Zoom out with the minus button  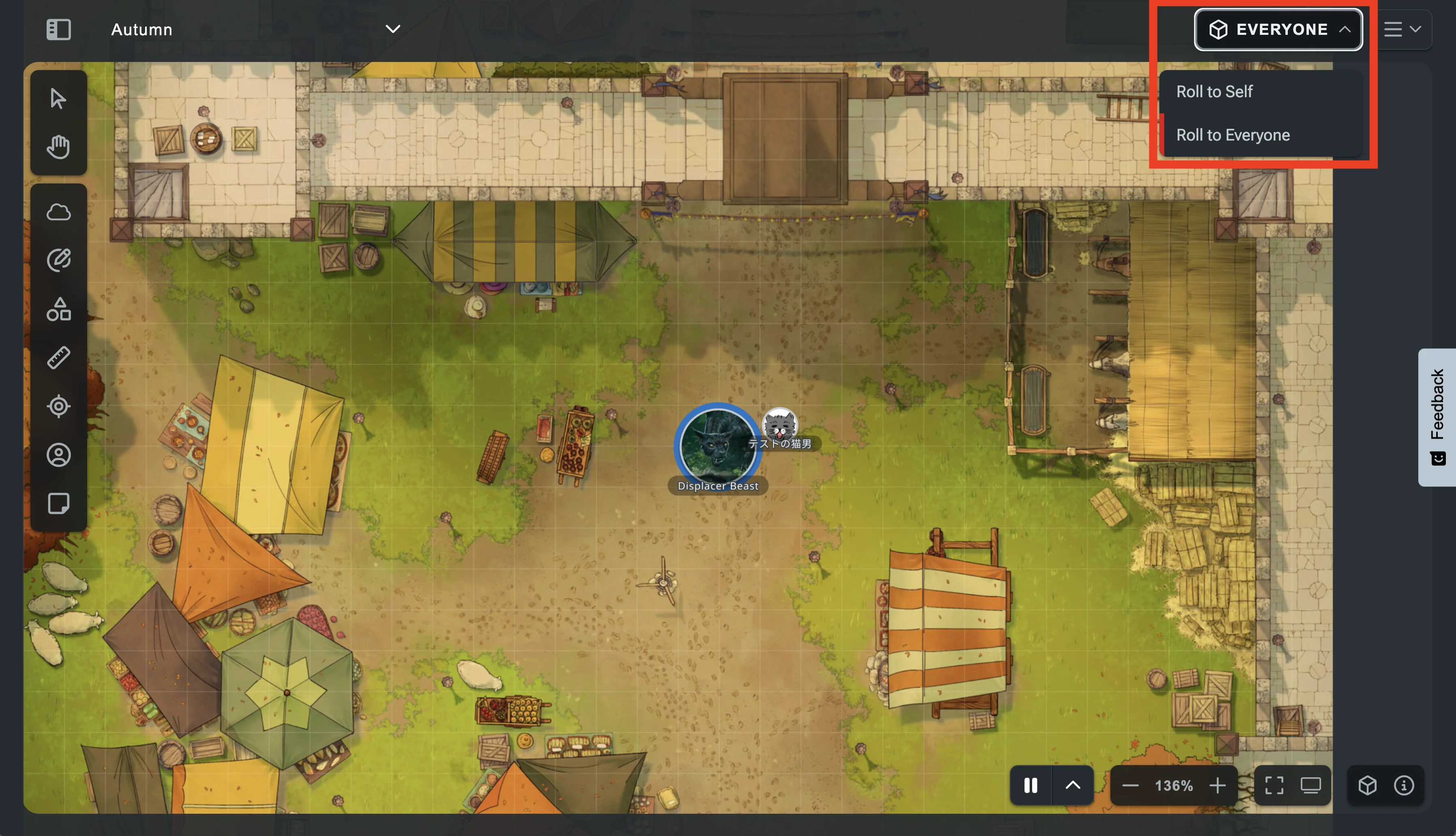tap(1130, 785)
